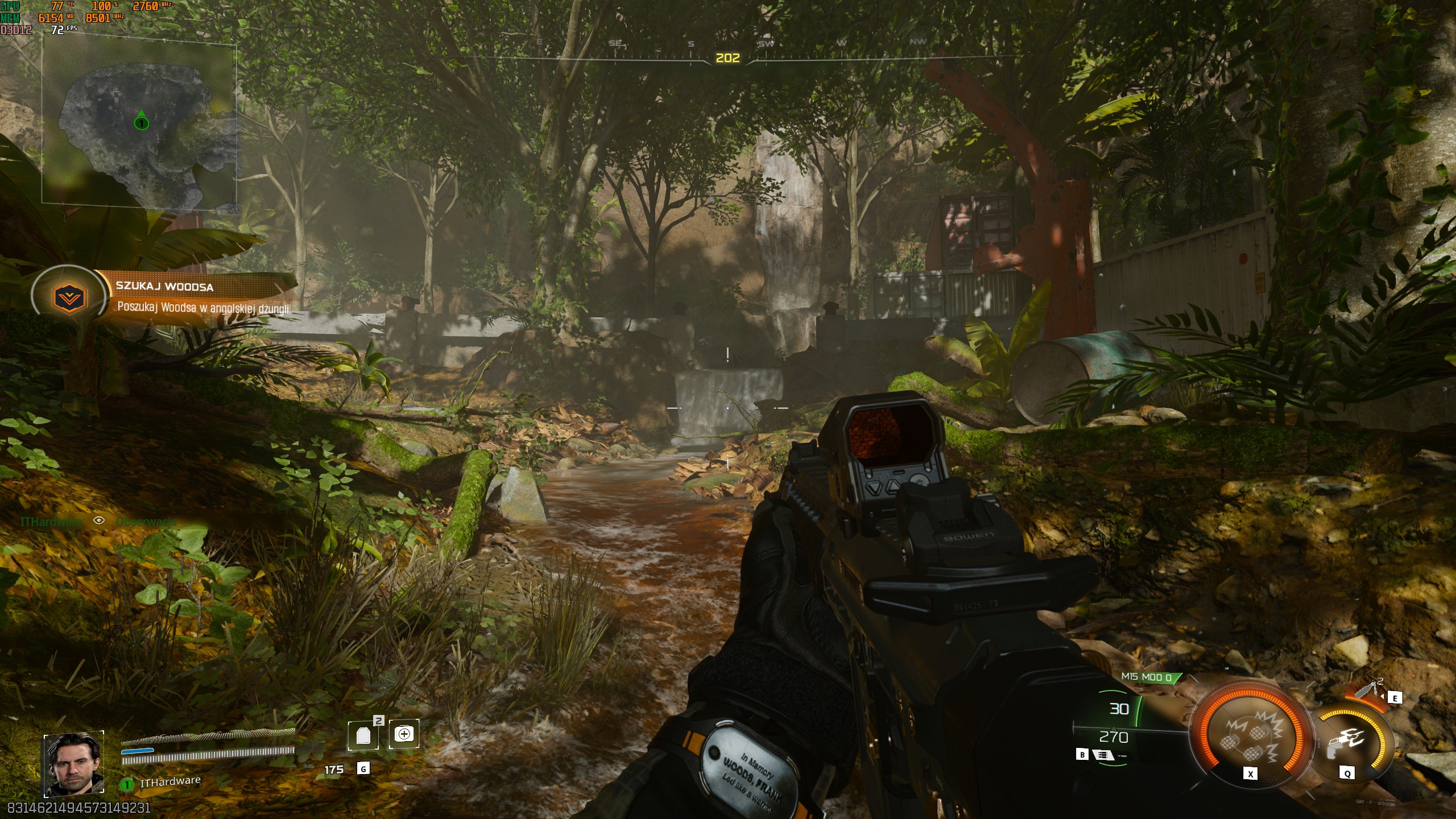The height and width of the screenshot is (819, 1456).
Task: Use the medkit item slot
Action: coord(404,734)
